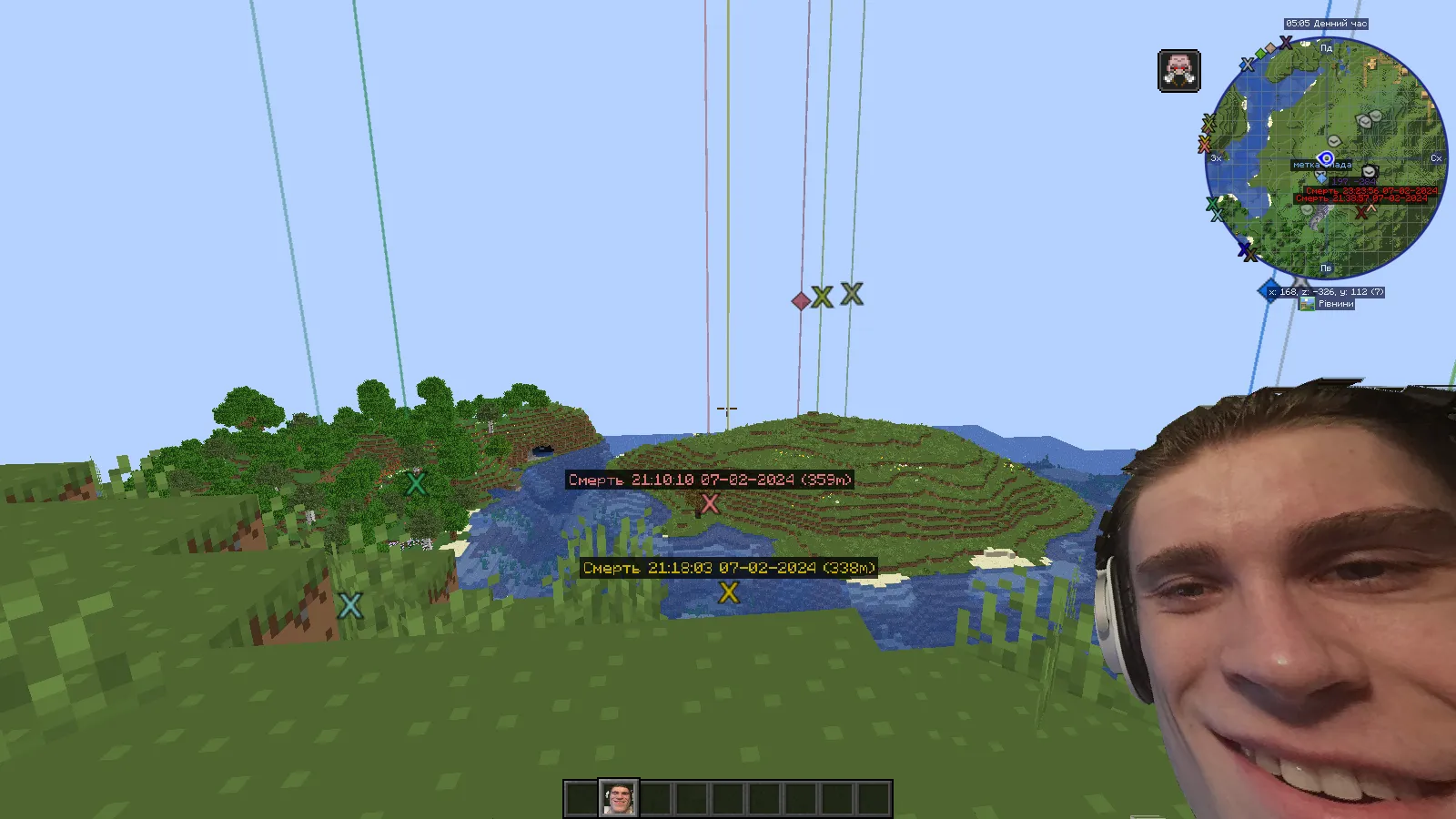Select the pink diamond waypoint in the sky
The height and width of the screenshot is (819, 1456).
coord(801,298)
